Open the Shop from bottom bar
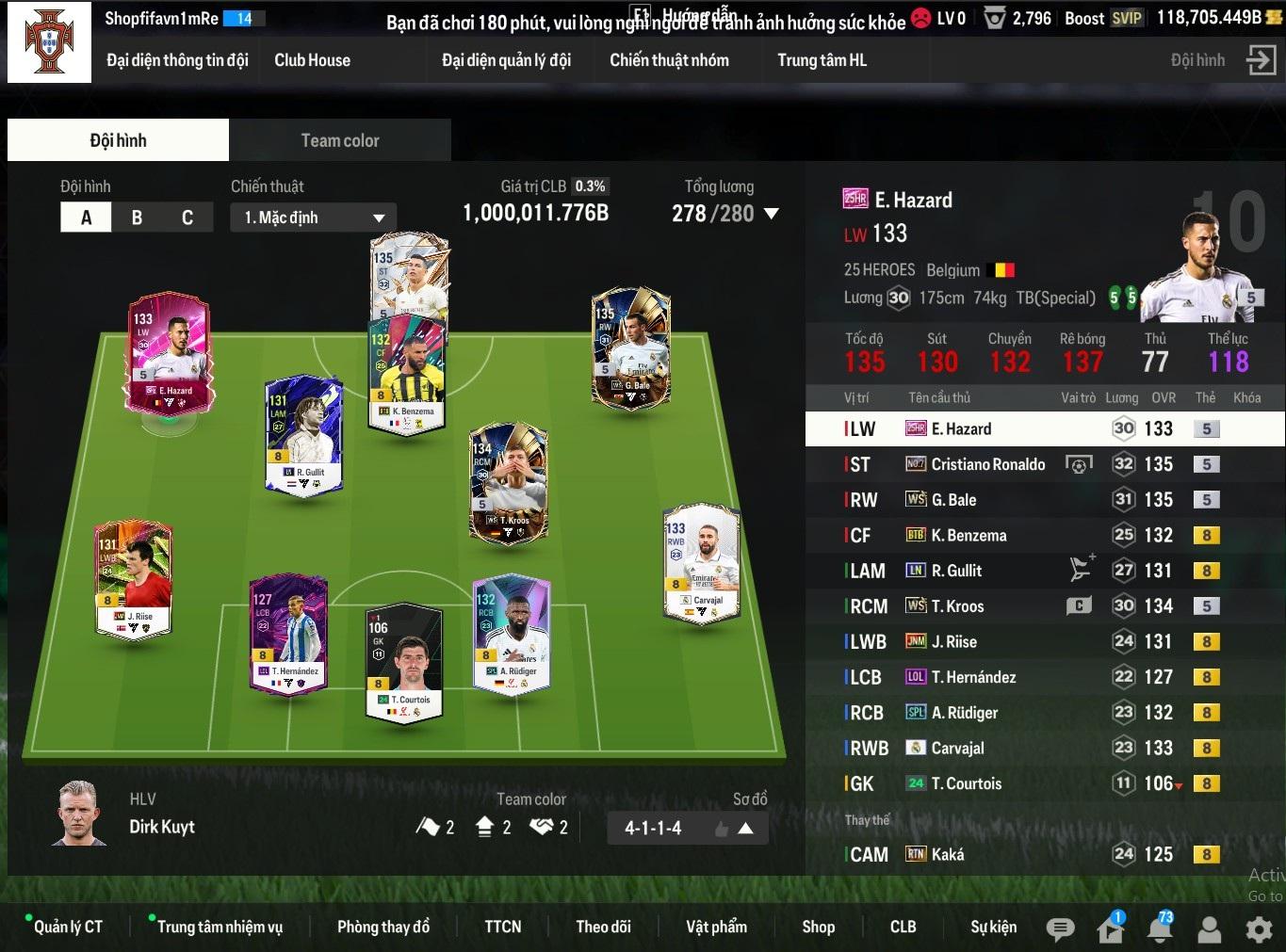Screen dimensions: 1286x952 [818, 927]
